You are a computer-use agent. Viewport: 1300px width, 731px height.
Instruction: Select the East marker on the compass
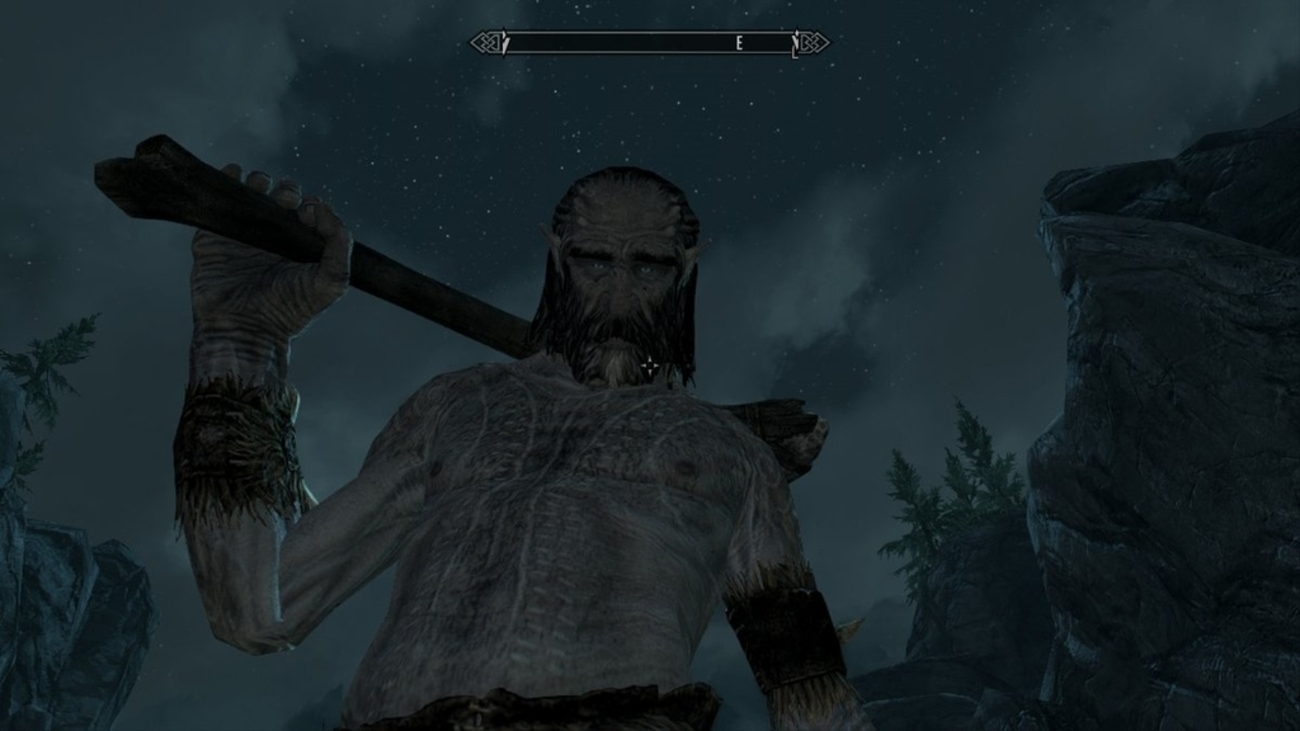[x=740, y=43]
